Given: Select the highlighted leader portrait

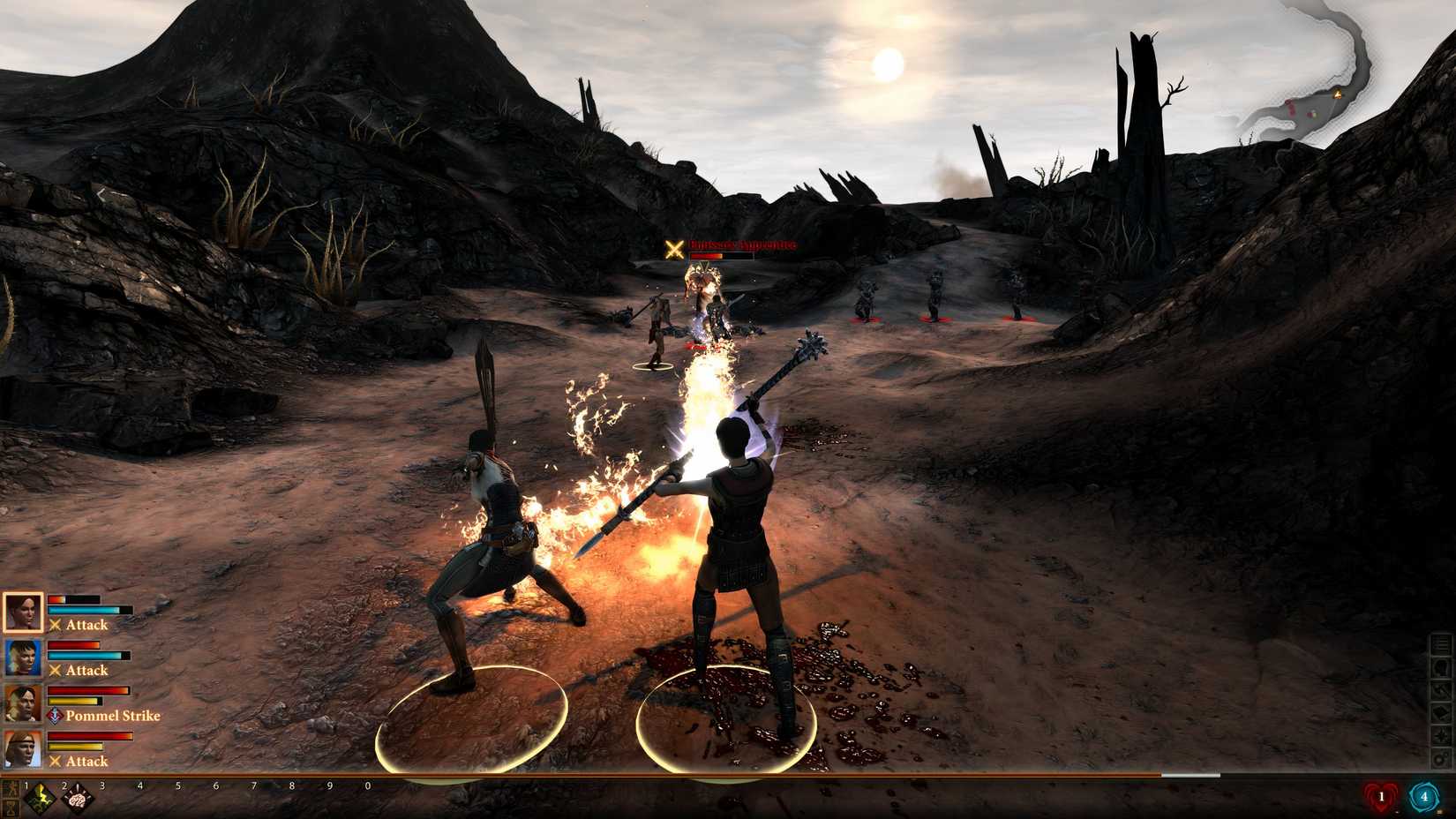Looking at the screenshot, I should [22, 612].
